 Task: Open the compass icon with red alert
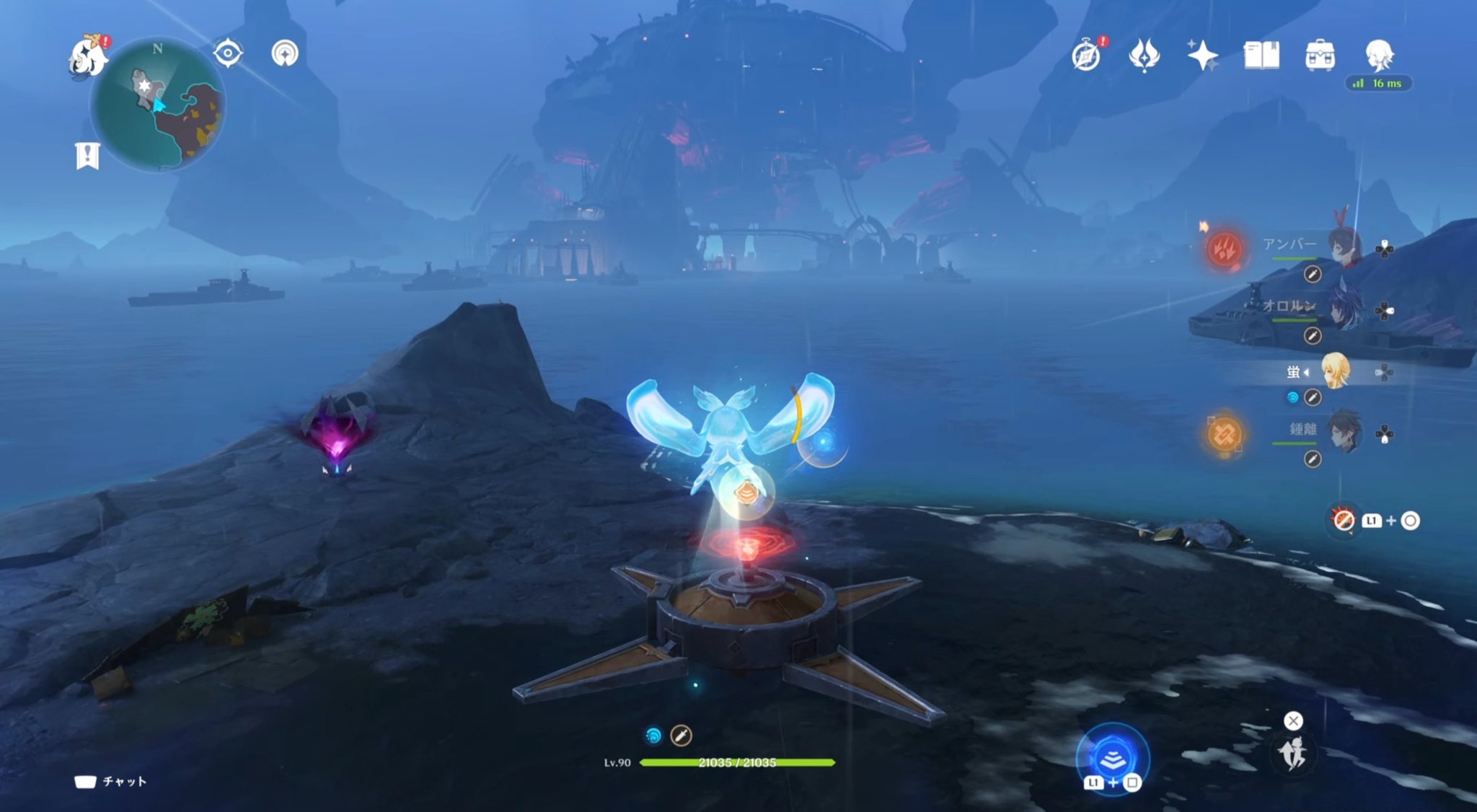click(1086, 56)
